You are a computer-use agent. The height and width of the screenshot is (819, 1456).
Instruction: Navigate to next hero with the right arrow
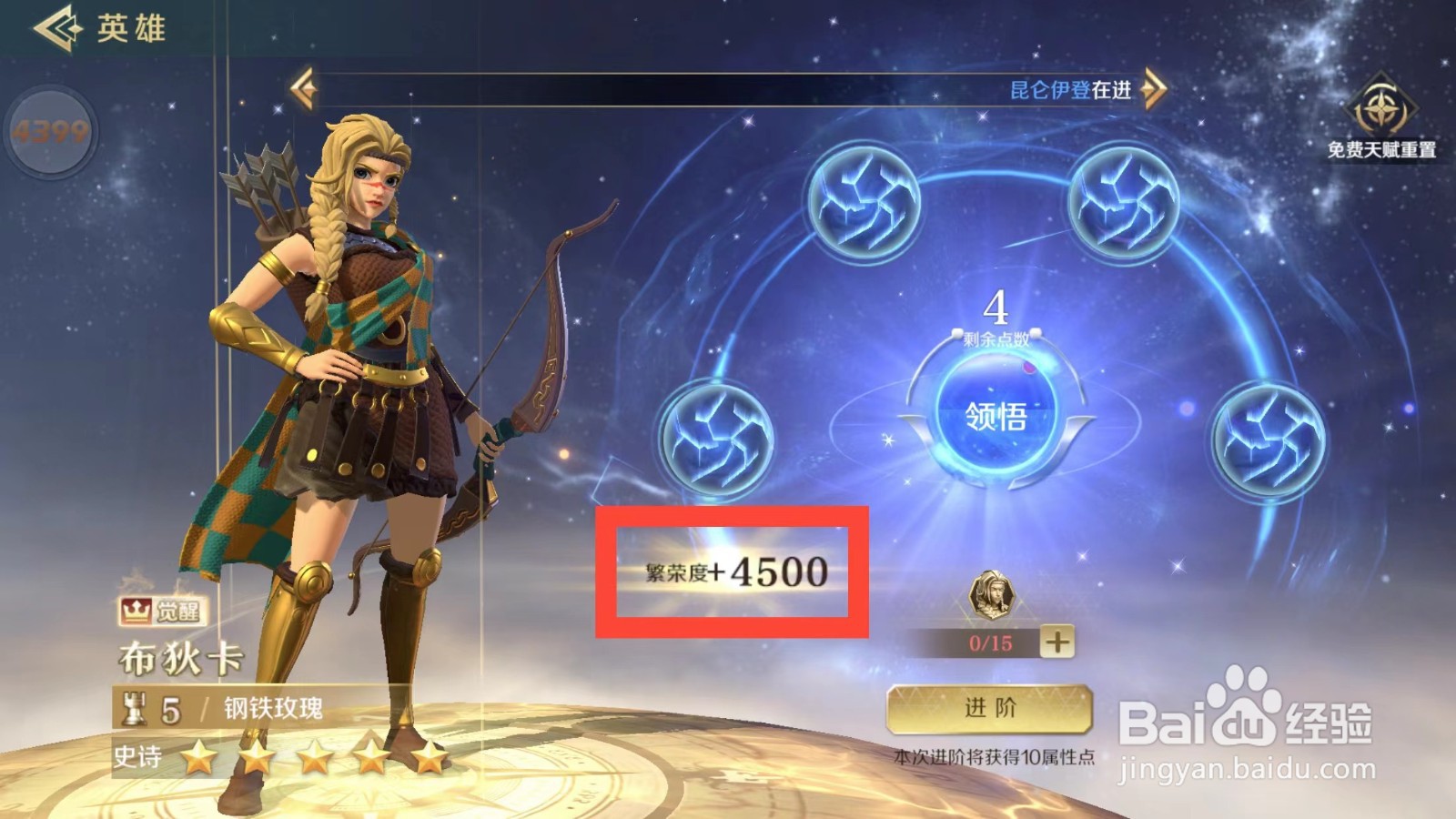pos(1156,88)
